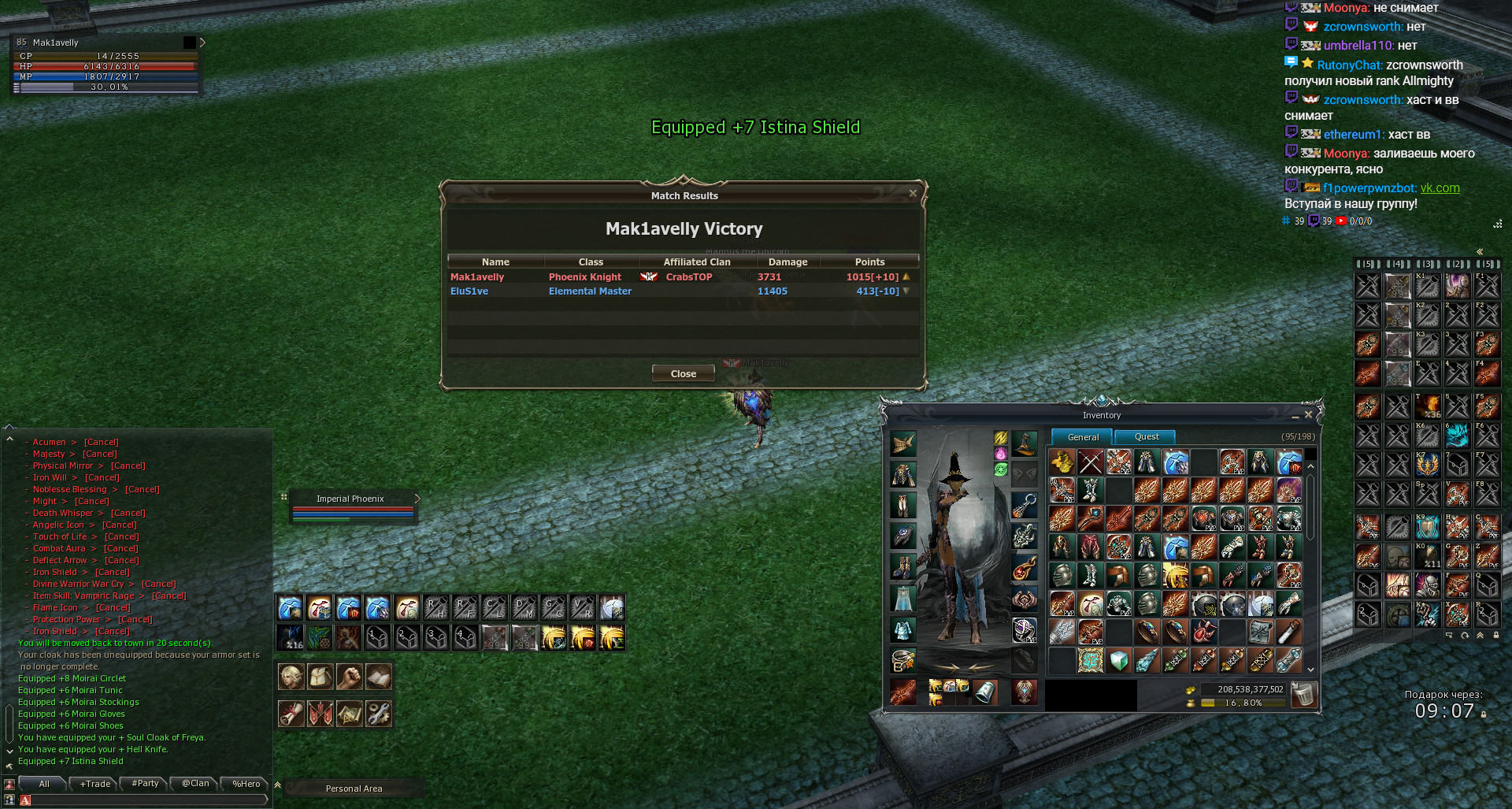Cancel the Protection Power buff

pyautogui.click(x=135, y=619)
